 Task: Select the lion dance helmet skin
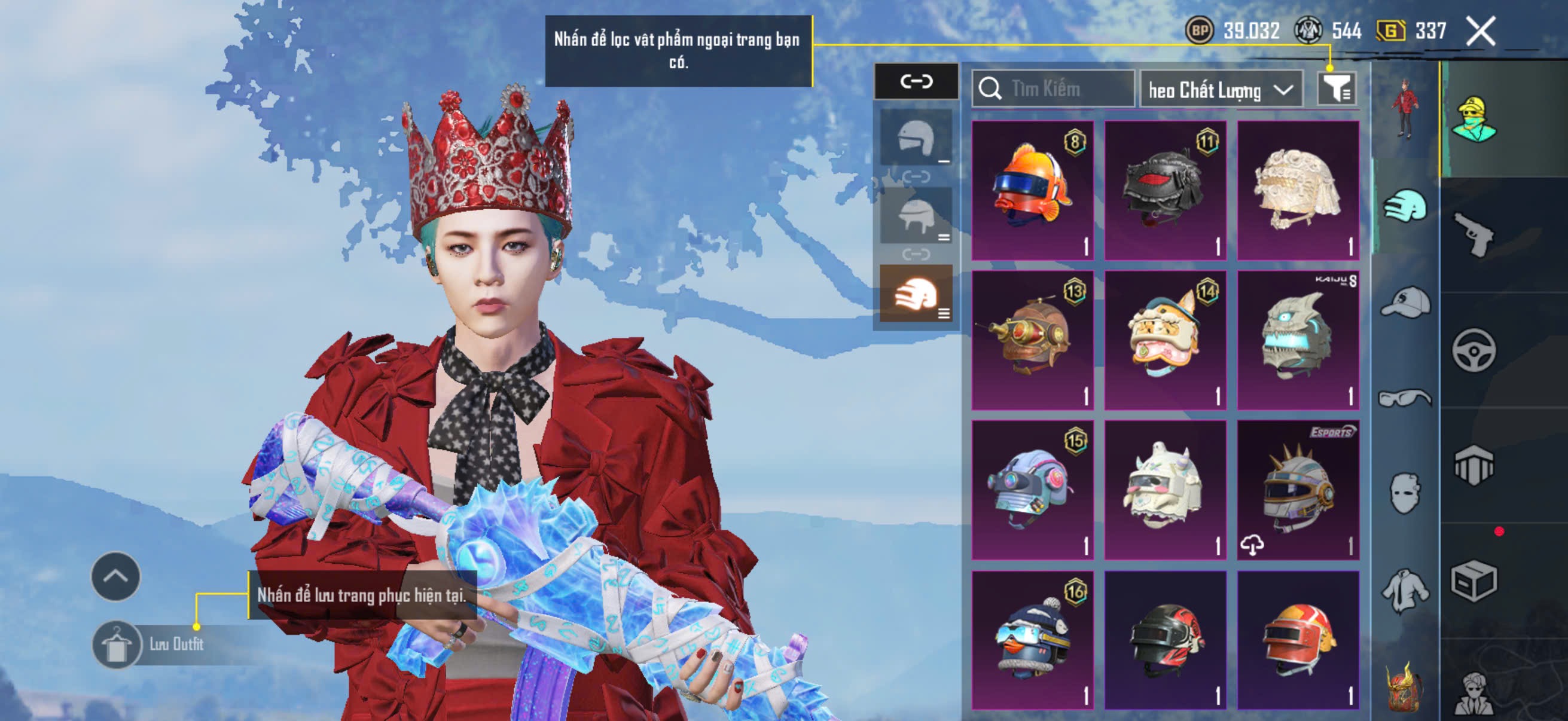[x=1165, y=340]
